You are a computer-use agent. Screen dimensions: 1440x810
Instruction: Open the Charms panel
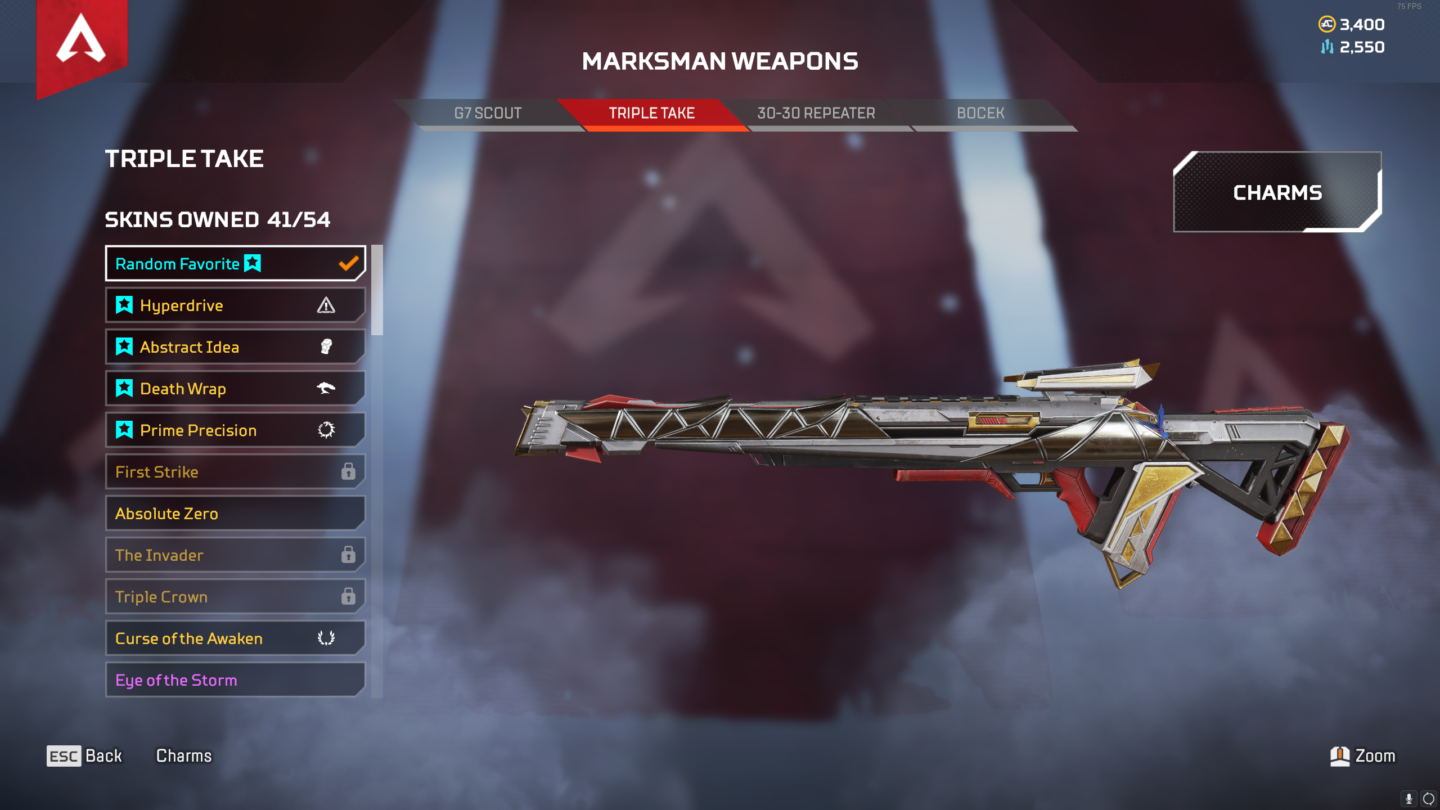(1277, 192)
